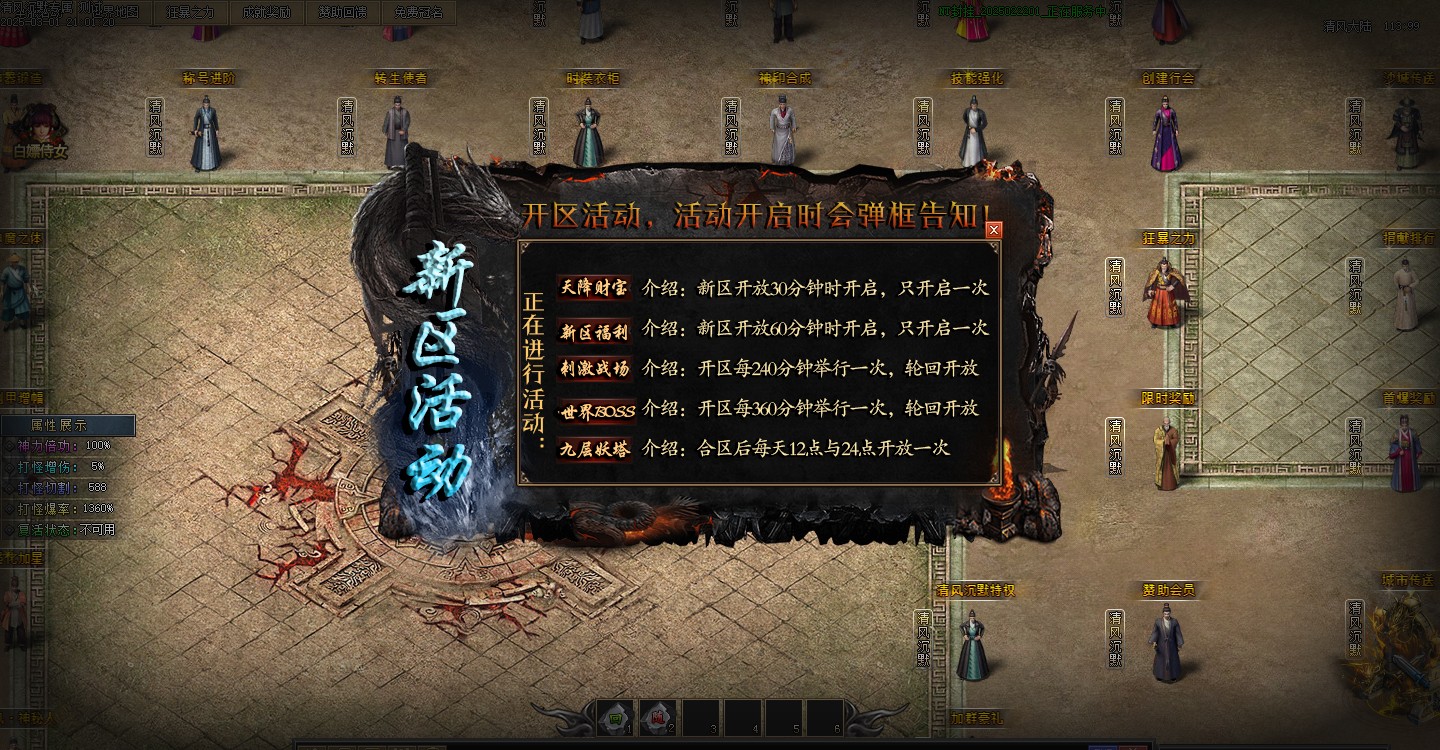
Task: Open the 成就奖励 achievements menu
Action: [267, 11]
